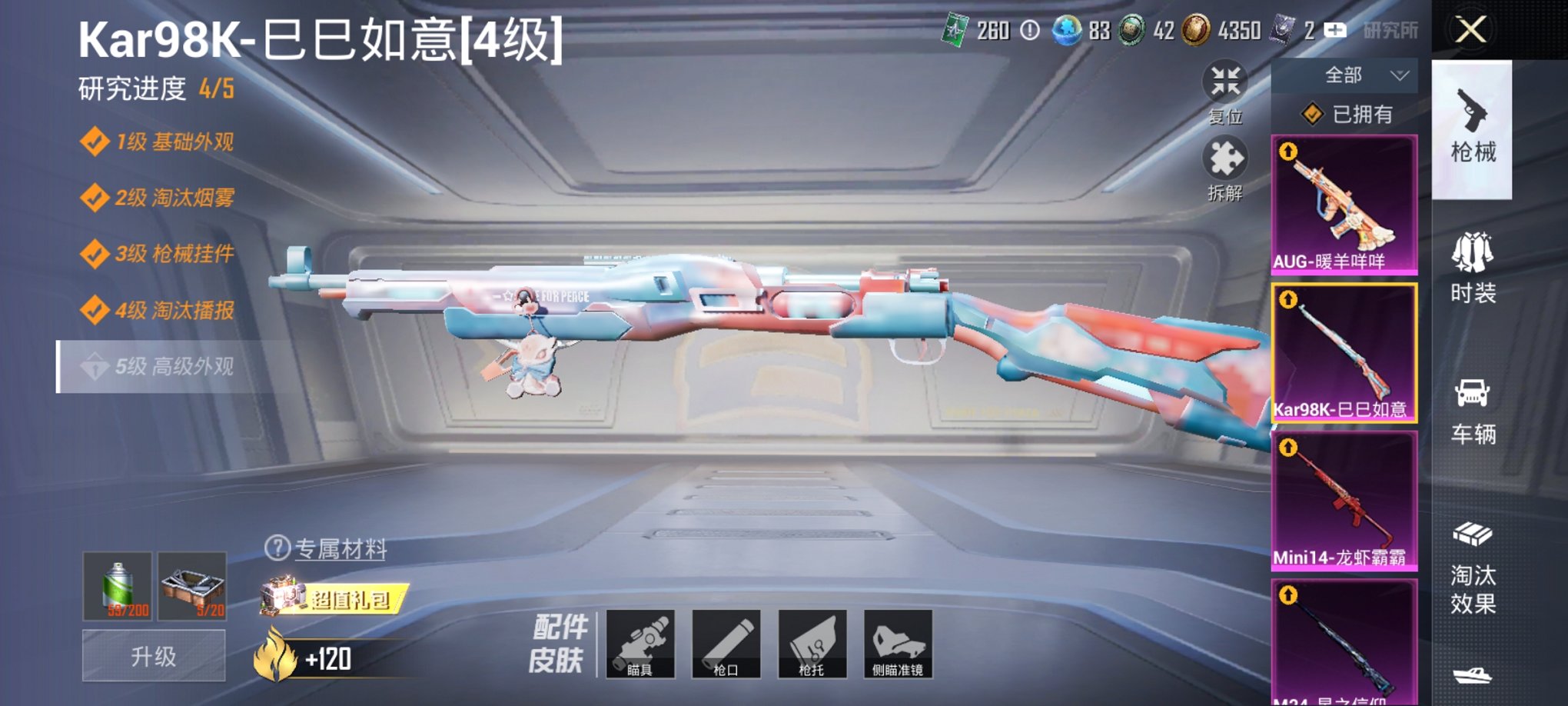Click the 4级 淘汰播报 checkmark

click(x=95, y=310)
